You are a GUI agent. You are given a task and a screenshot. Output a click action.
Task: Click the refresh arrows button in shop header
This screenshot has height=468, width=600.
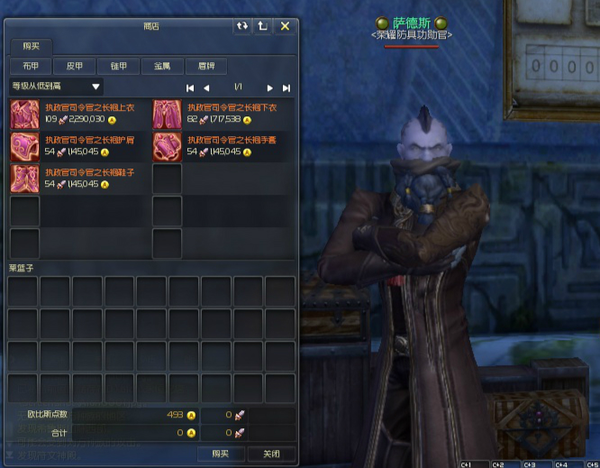[x=242, y=26]
